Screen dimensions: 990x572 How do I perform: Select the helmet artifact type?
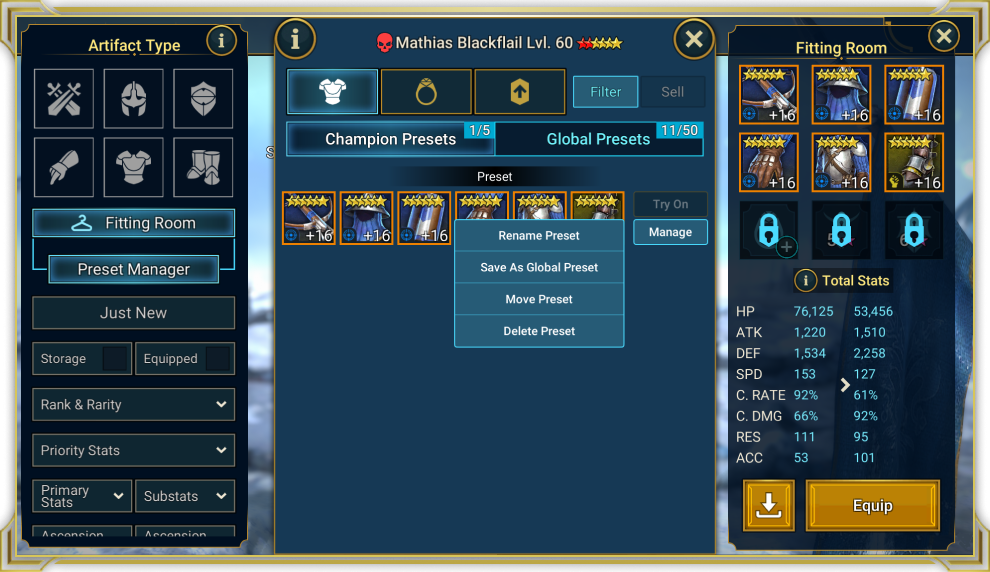coord(134,98)
